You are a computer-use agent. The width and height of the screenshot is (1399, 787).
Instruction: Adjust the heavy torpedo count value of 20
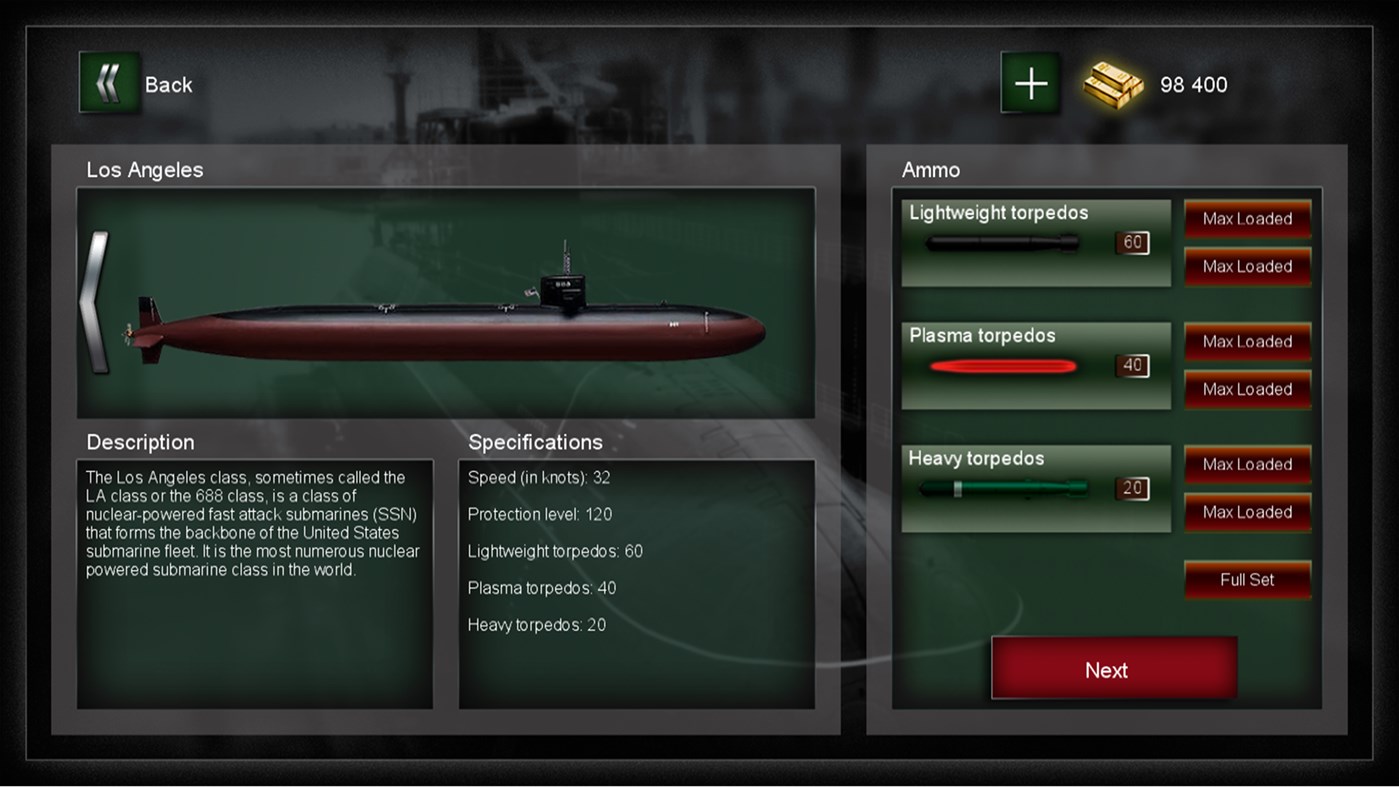coord(1130,489)
